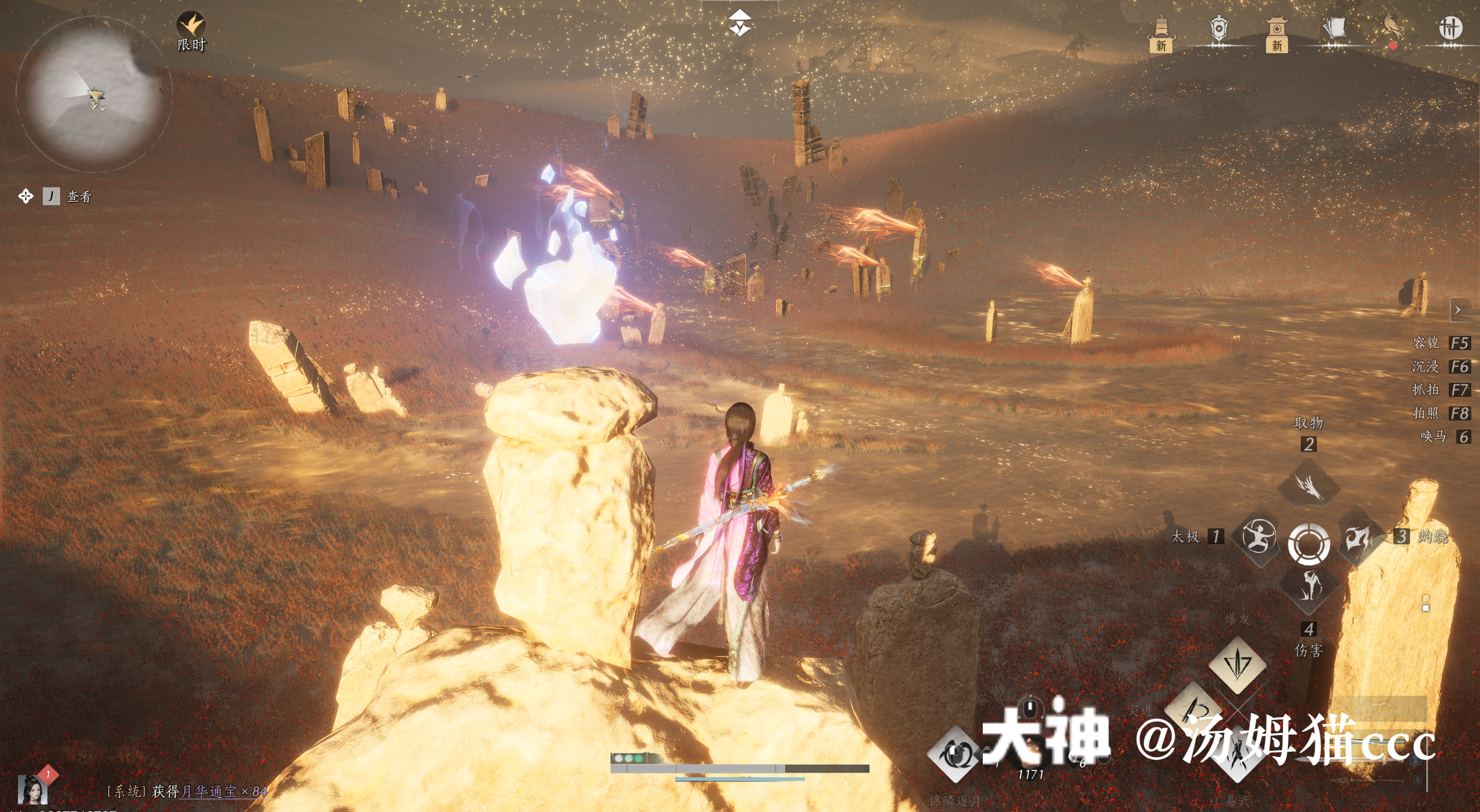Open the 限时 limited-time event icon
Image resolution: width=1480 pixels, height=812 pixels.
click(x=191, y=27)
